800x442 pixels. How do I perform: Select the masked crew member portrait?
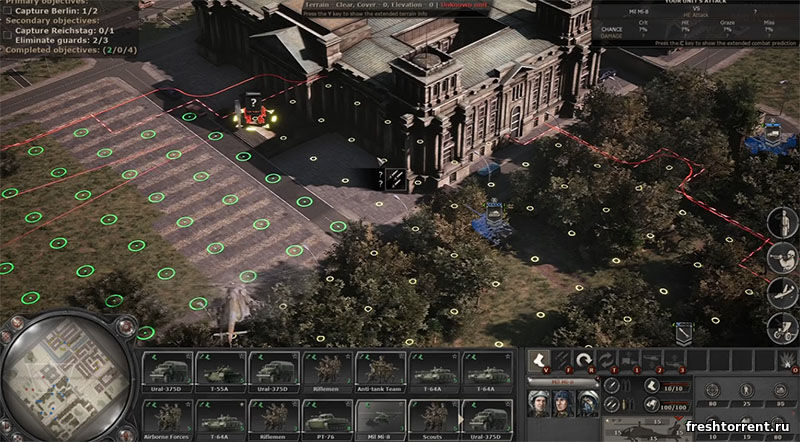[x=588, y=404]
